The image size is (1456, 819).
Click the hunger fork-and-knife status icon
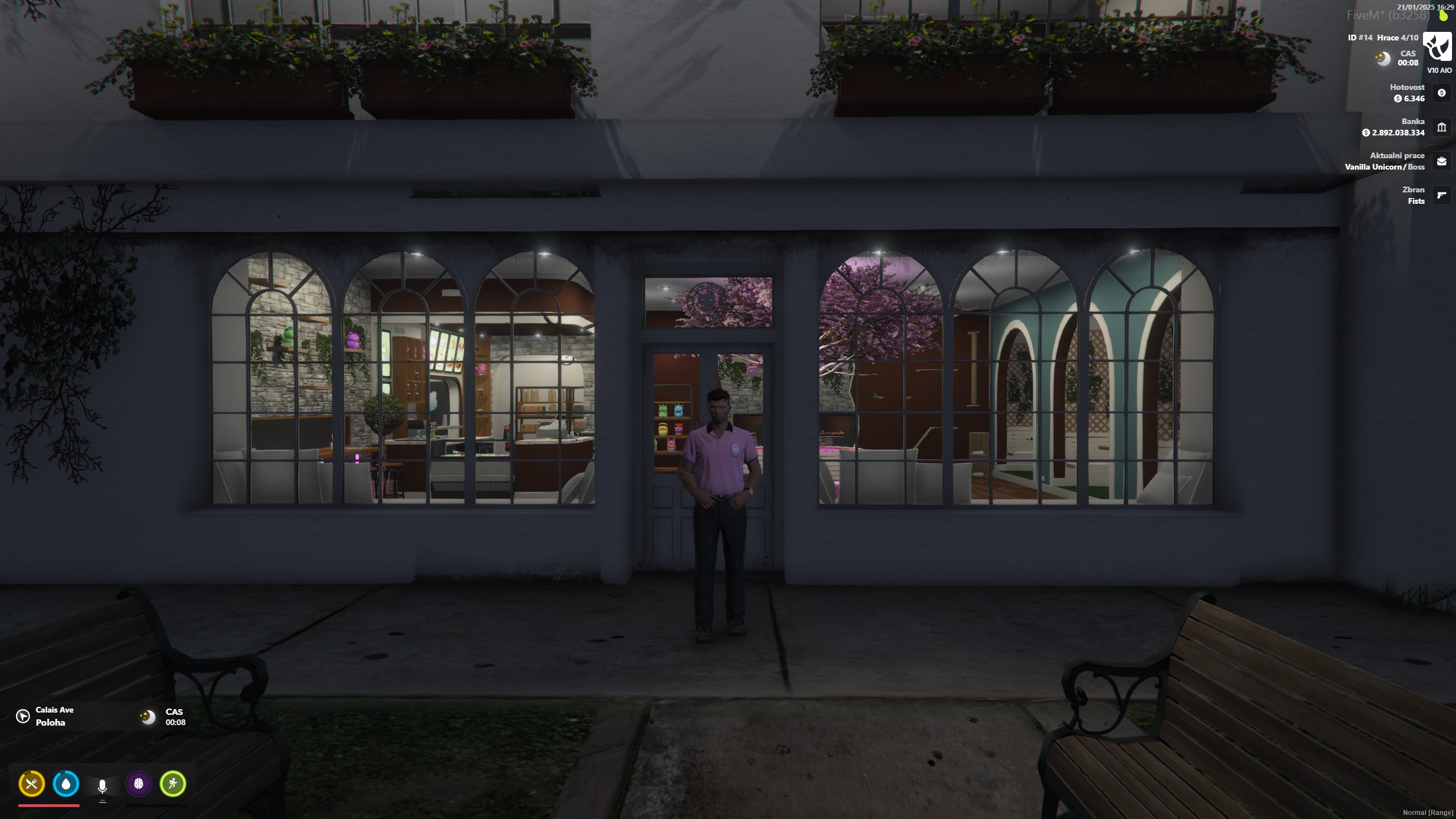31,784
